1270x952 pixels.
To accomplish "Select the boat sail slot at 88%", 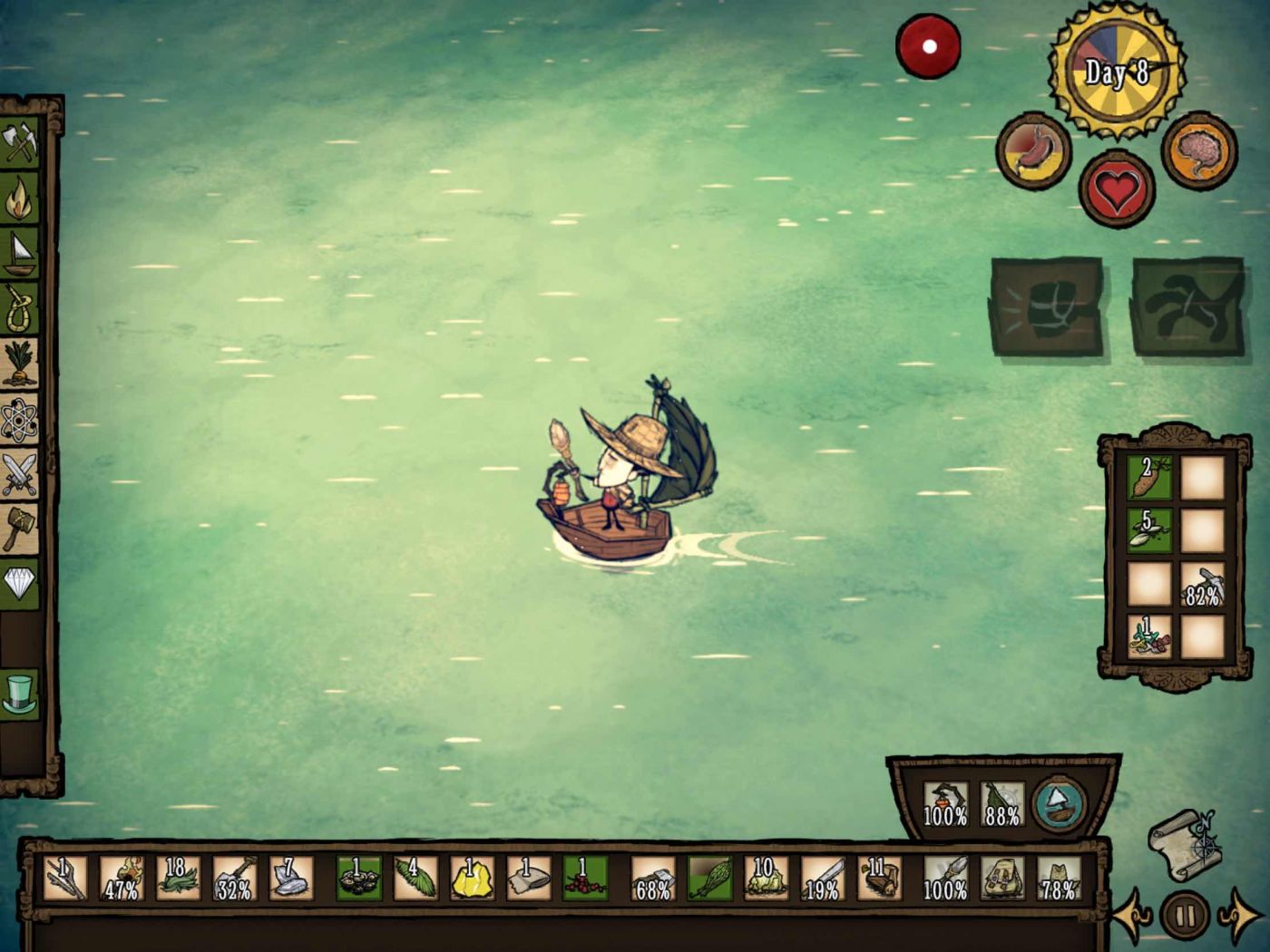I will (x=1001, y=804).
